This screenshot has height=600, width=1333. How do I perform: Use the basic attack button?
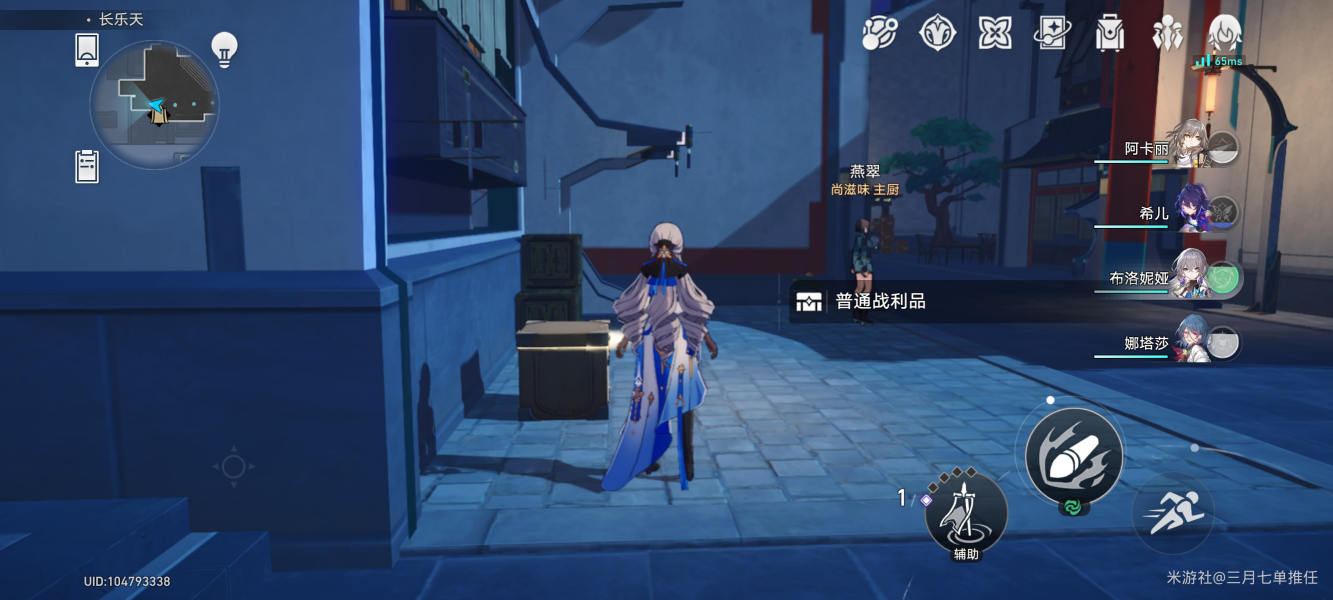click(x=1074, y=456)
